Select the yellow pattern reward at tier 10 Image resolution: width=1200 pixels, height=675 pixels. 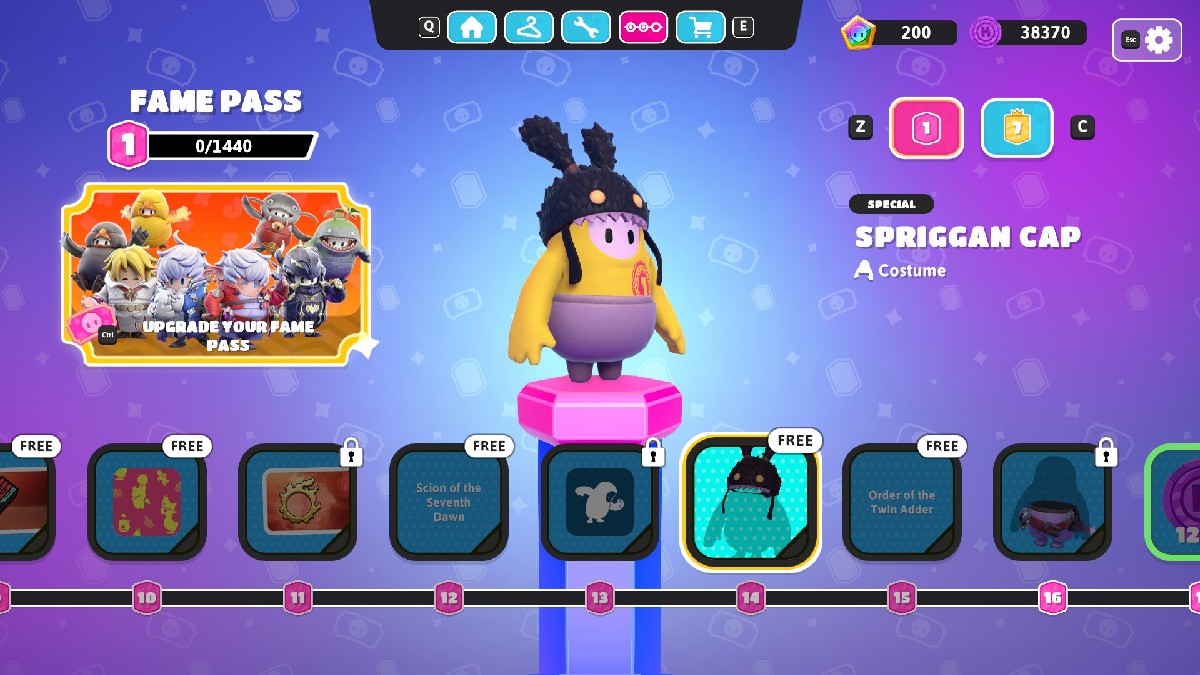[147, 502]
